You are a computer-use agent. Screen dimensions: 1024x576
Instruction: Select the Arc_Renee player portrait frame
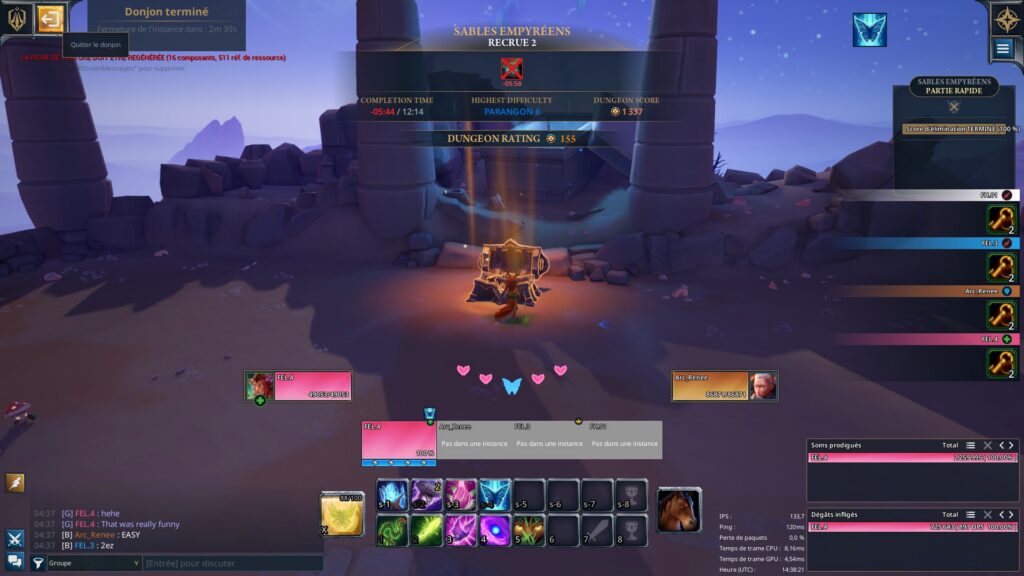(724, 386)
